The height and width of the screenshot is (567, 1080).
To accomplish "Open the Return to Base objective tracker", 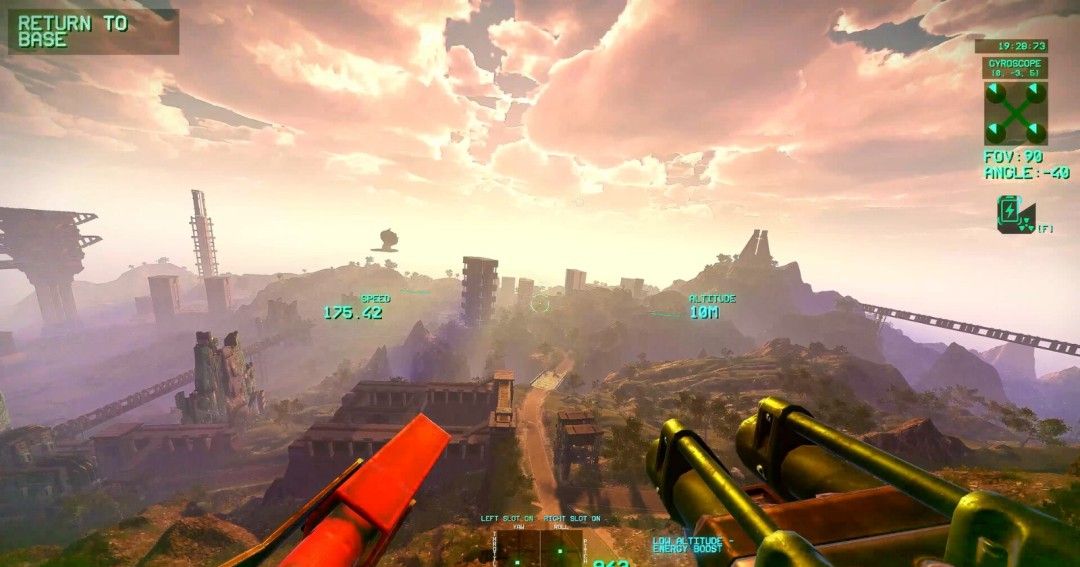I will click(93, 31).
